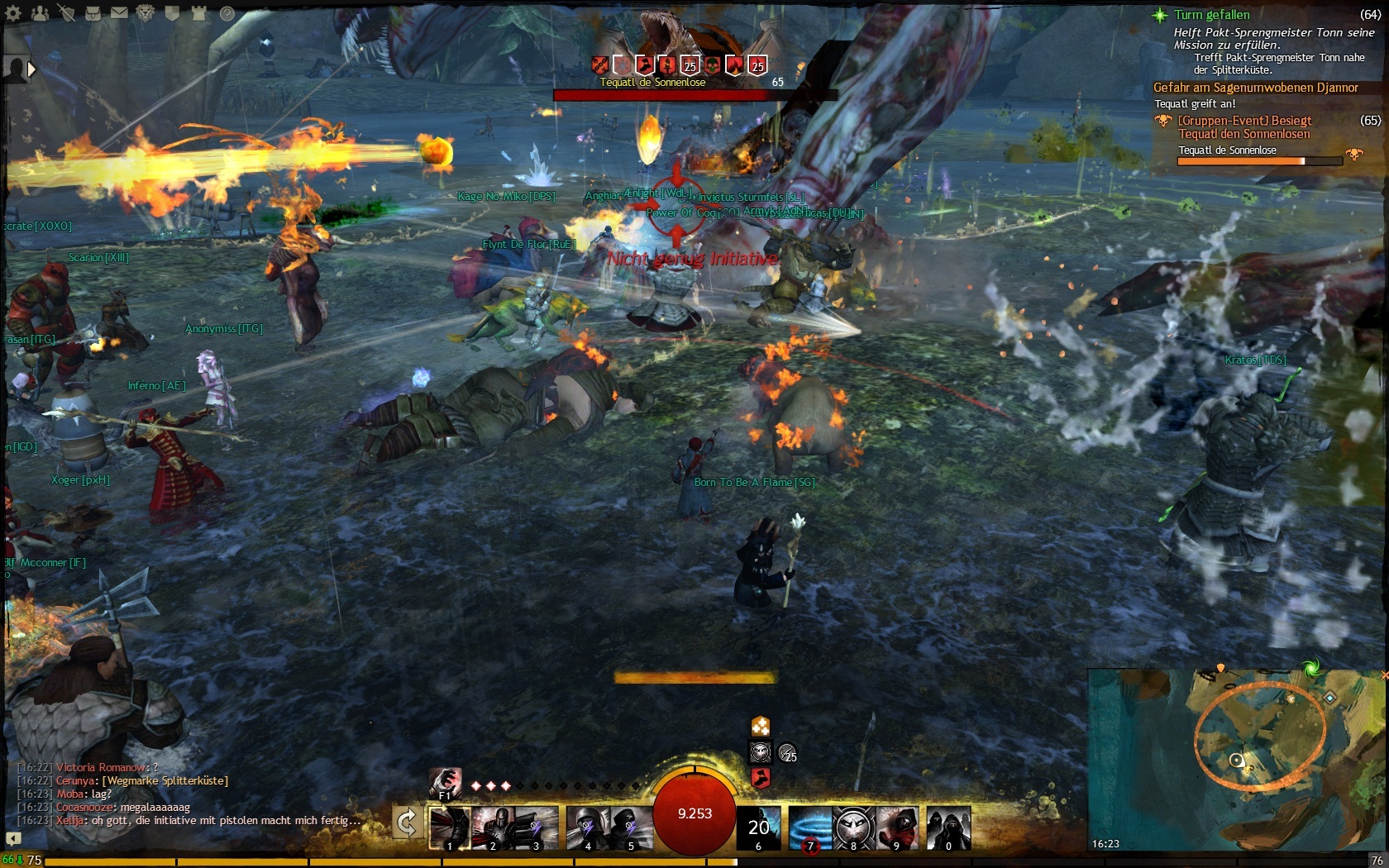Open the game menu gear icon
The image size is (1389, 868).
pyautogui.click(x=13, y=13)
